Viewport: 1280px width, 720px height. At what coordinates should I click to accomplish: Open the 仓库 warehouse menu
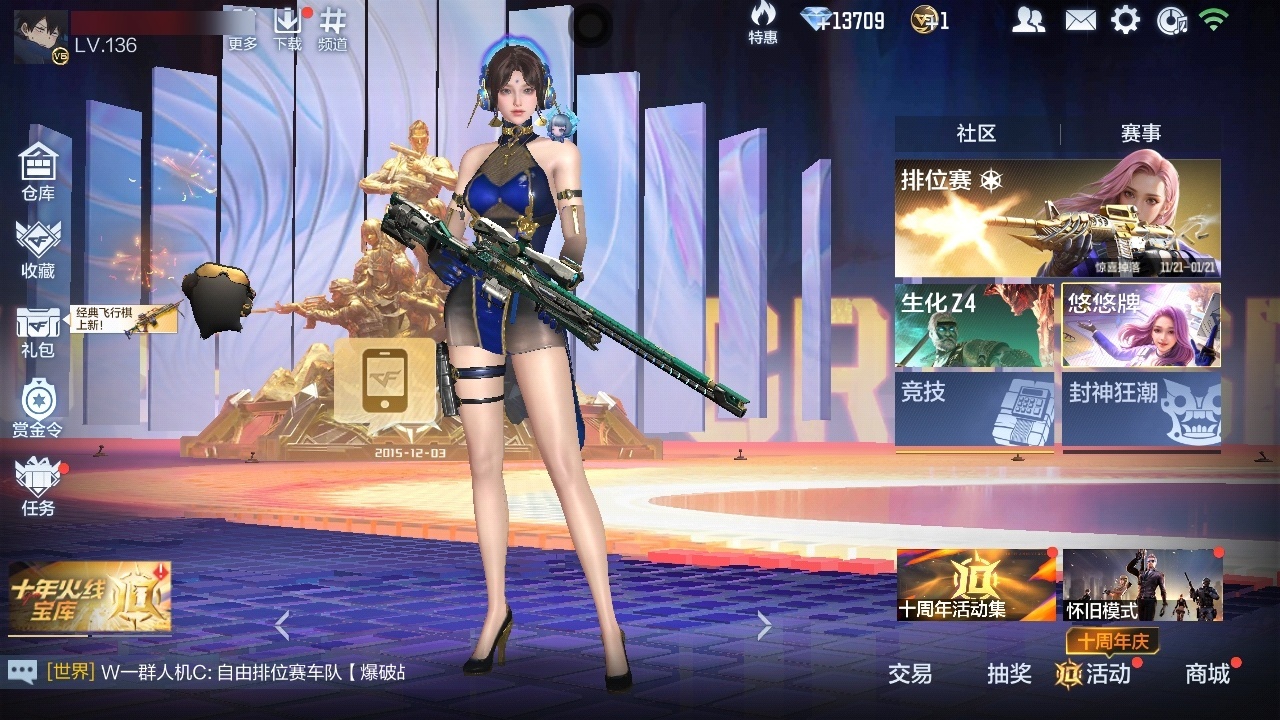[x=38, y=171]
